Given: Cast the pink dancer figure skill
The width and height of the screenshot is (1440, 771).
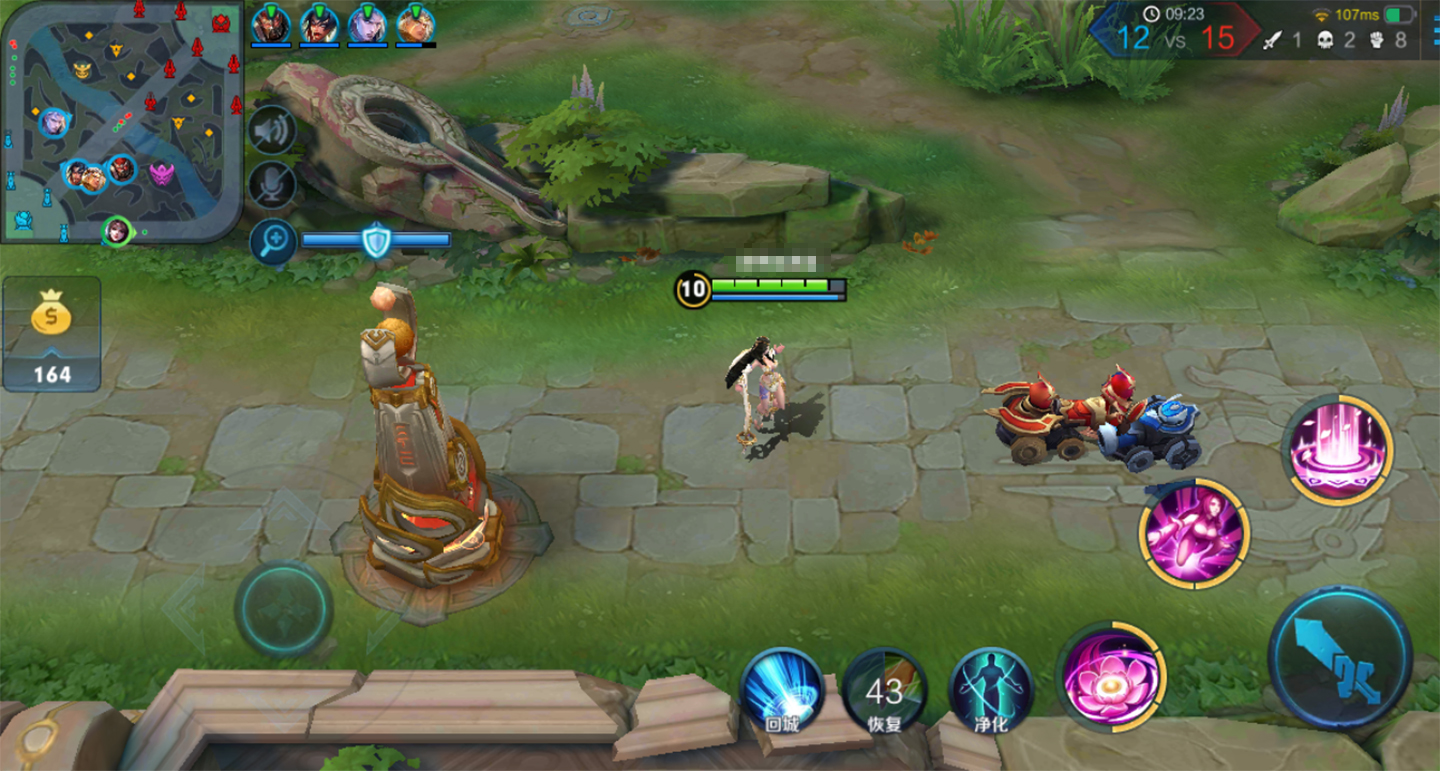Looking at the screenshot, I should 1194,532.
